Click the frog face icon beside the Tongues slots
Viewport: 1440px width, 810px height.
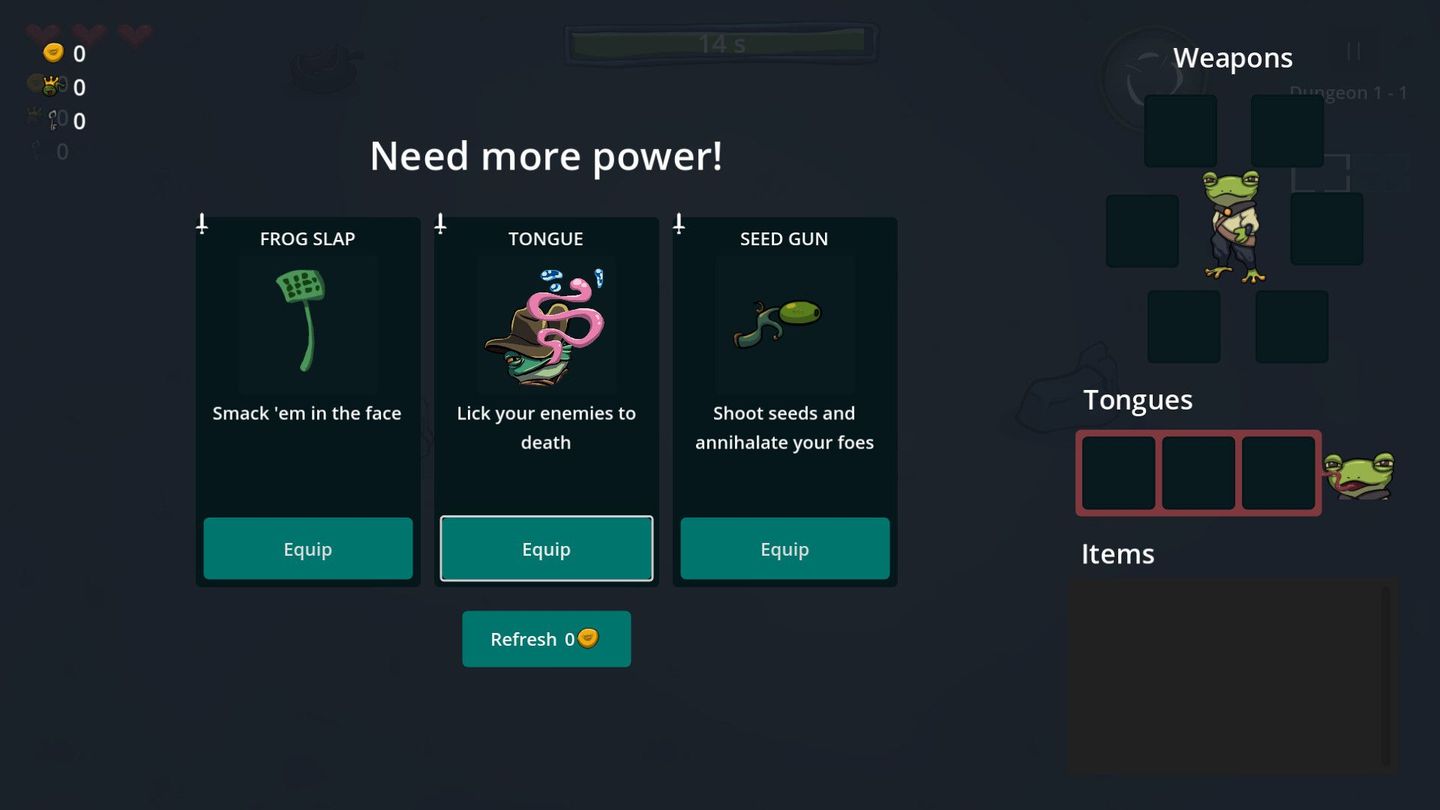(x=1362, y=472)
